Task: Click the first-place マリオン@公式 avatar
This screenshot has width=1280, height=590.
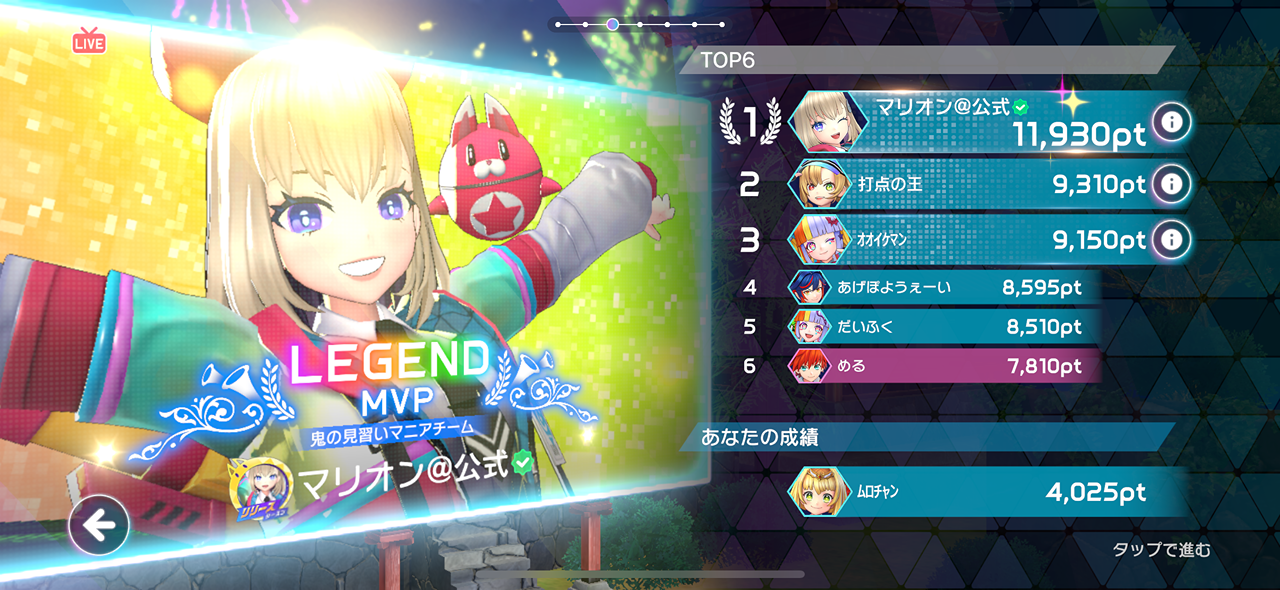Action: (824, 122)
